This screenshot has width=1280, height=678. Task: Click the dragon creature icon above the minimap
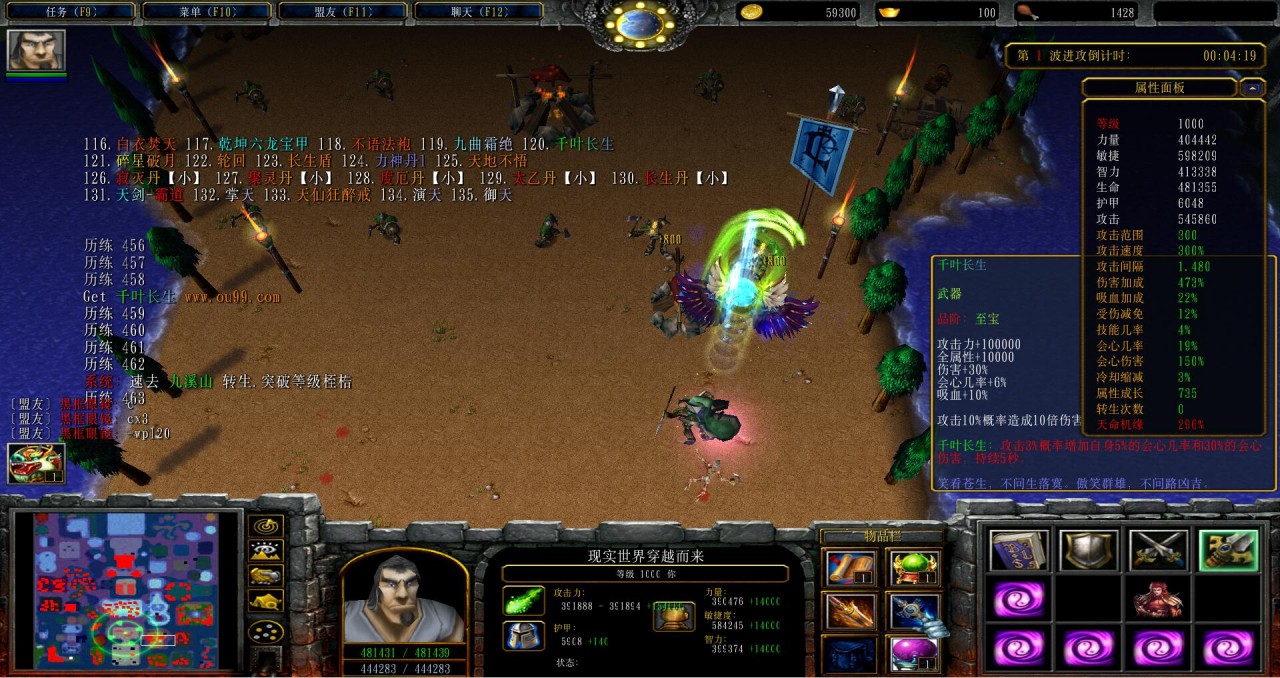click(36, 463)
